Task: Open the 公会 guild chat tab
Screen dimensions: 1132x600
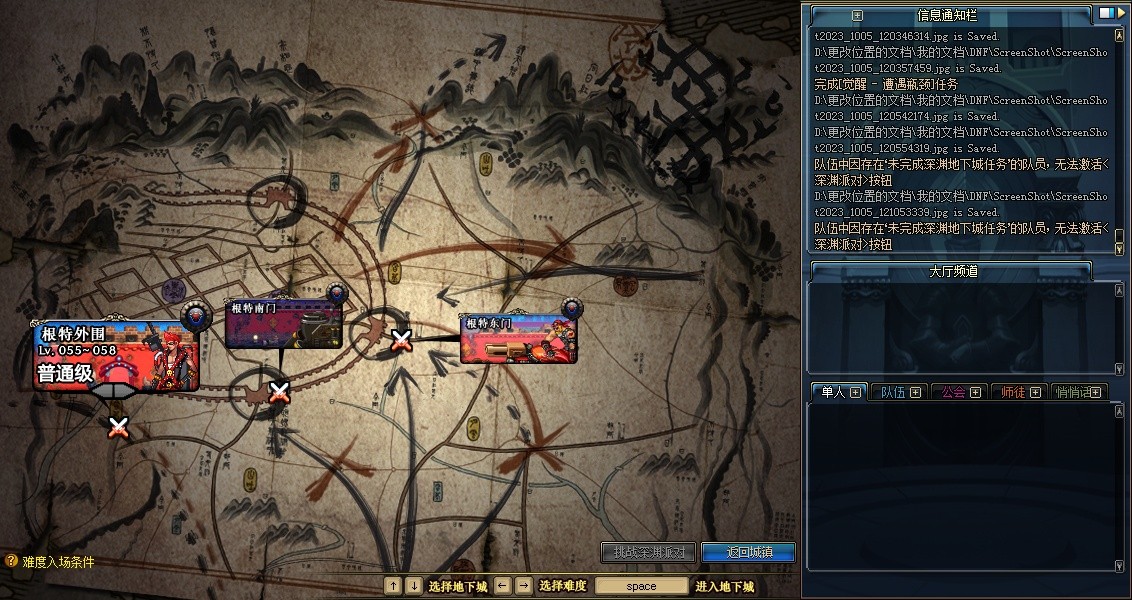Action: point(958,392)
